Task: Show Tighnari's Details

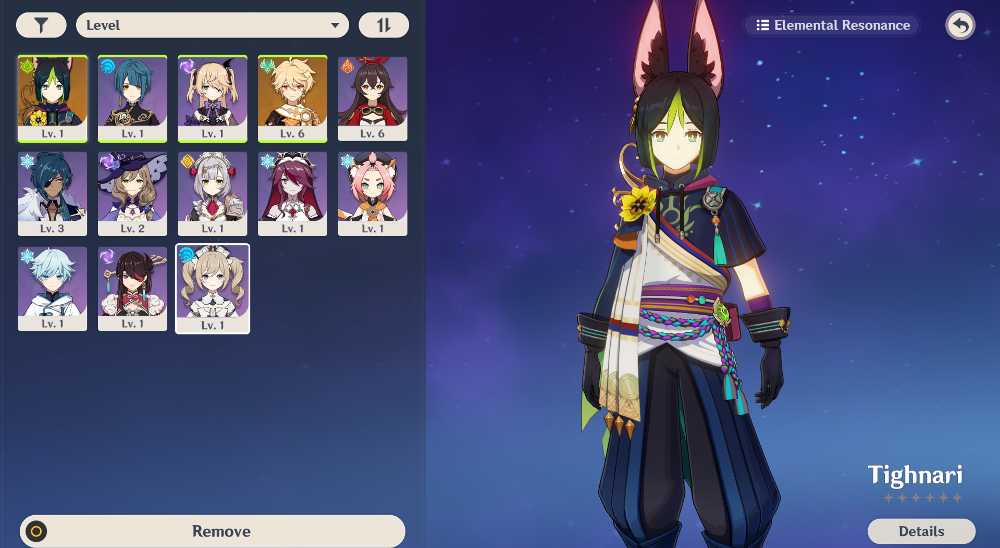Action: pos(920,531)
